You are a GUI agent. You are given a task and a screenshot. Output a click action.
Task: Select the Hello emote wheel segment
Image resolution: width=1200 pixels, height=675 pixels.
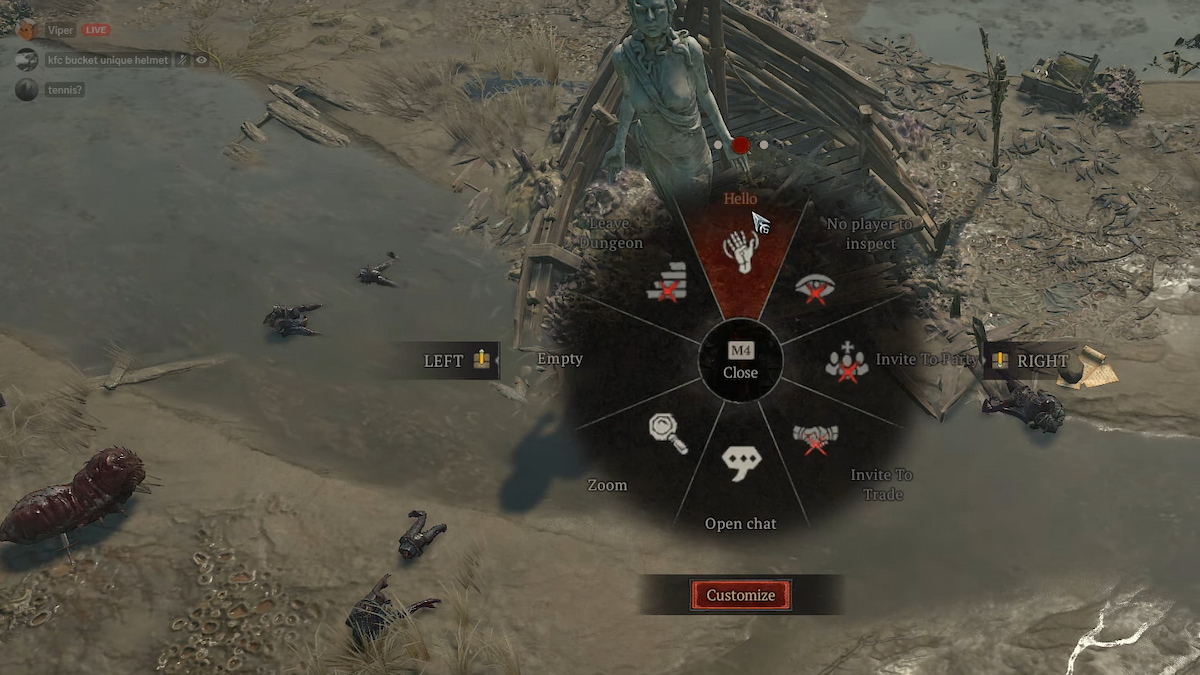pos(741,252)
